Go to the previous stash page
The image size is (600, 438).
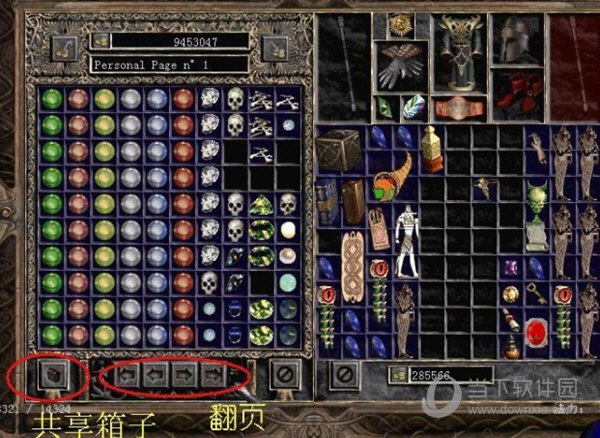tap(155, 376)
